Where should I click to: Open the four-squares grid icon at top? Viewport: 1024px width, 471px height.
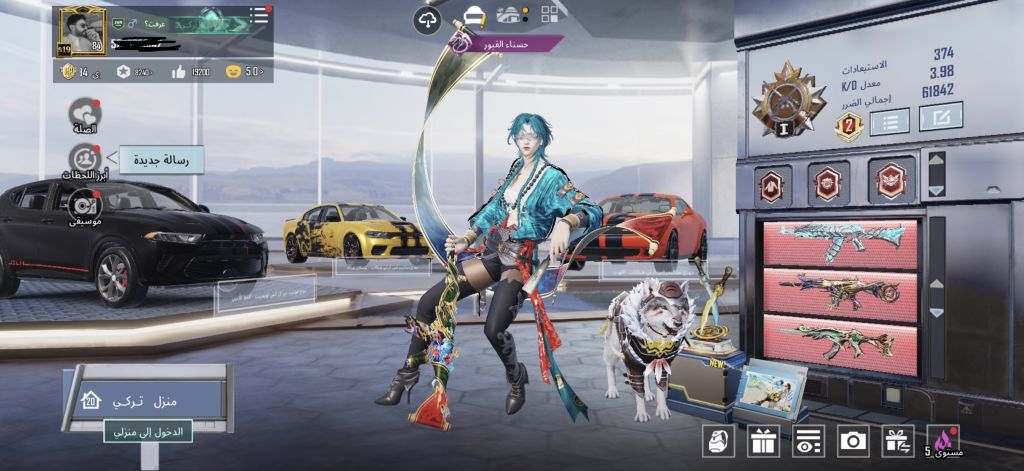coord(551,14)
